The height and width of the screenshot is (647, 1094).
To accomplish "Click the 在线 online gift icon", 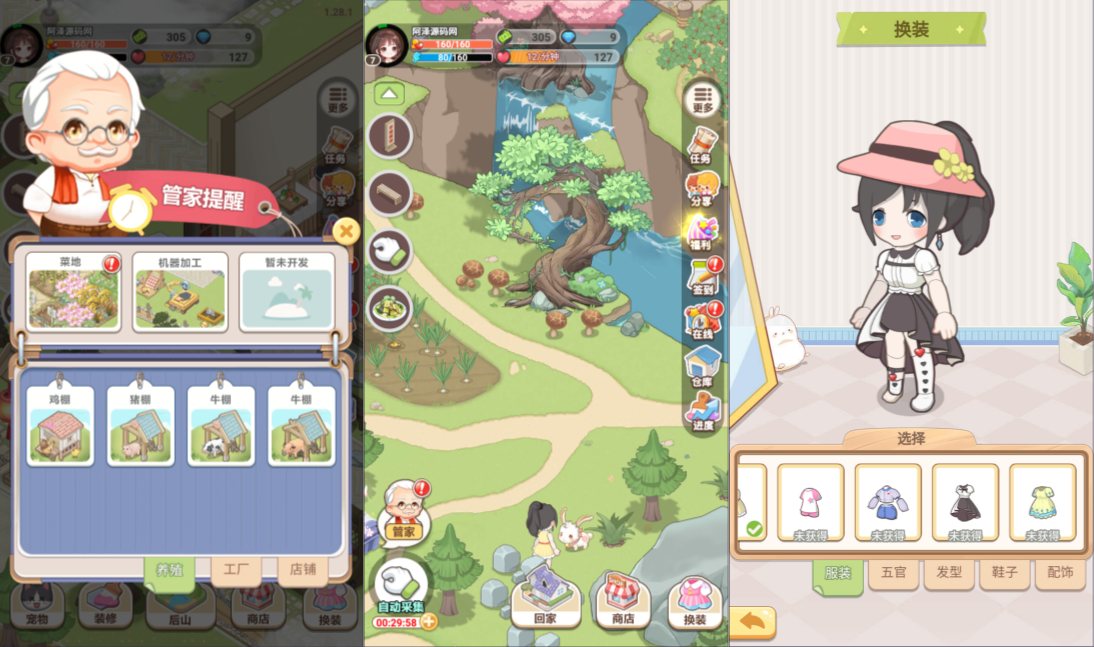I will (703, 321).
